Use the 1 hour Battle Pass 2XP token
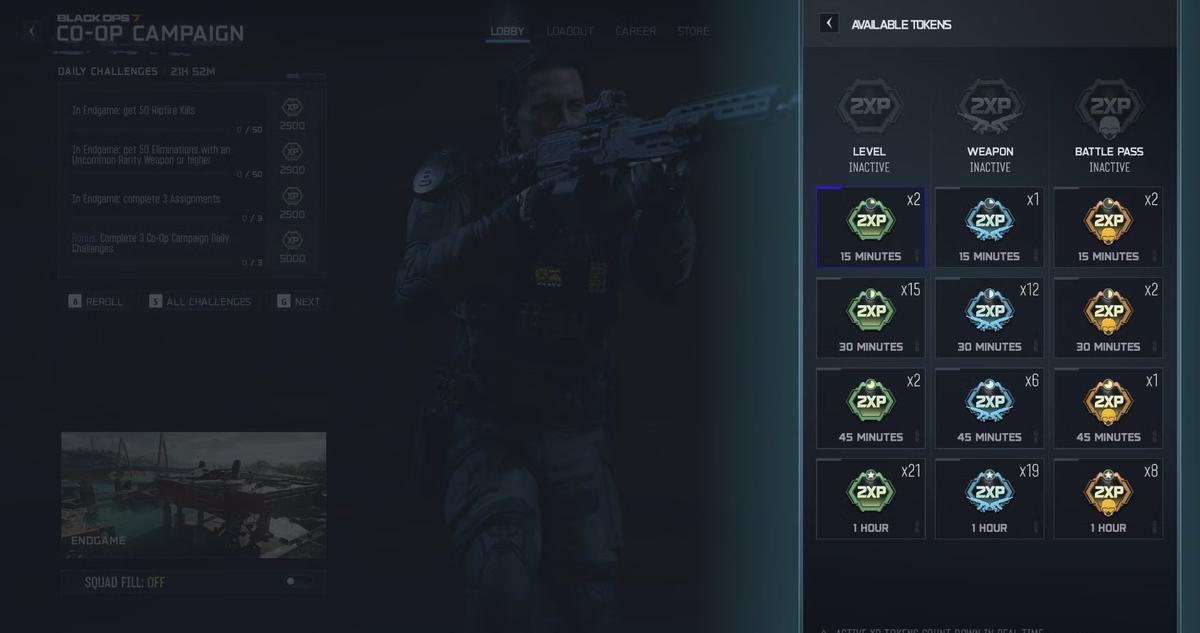The width and height of the screenshot is (1200, 633). (x=1108, y=499)
